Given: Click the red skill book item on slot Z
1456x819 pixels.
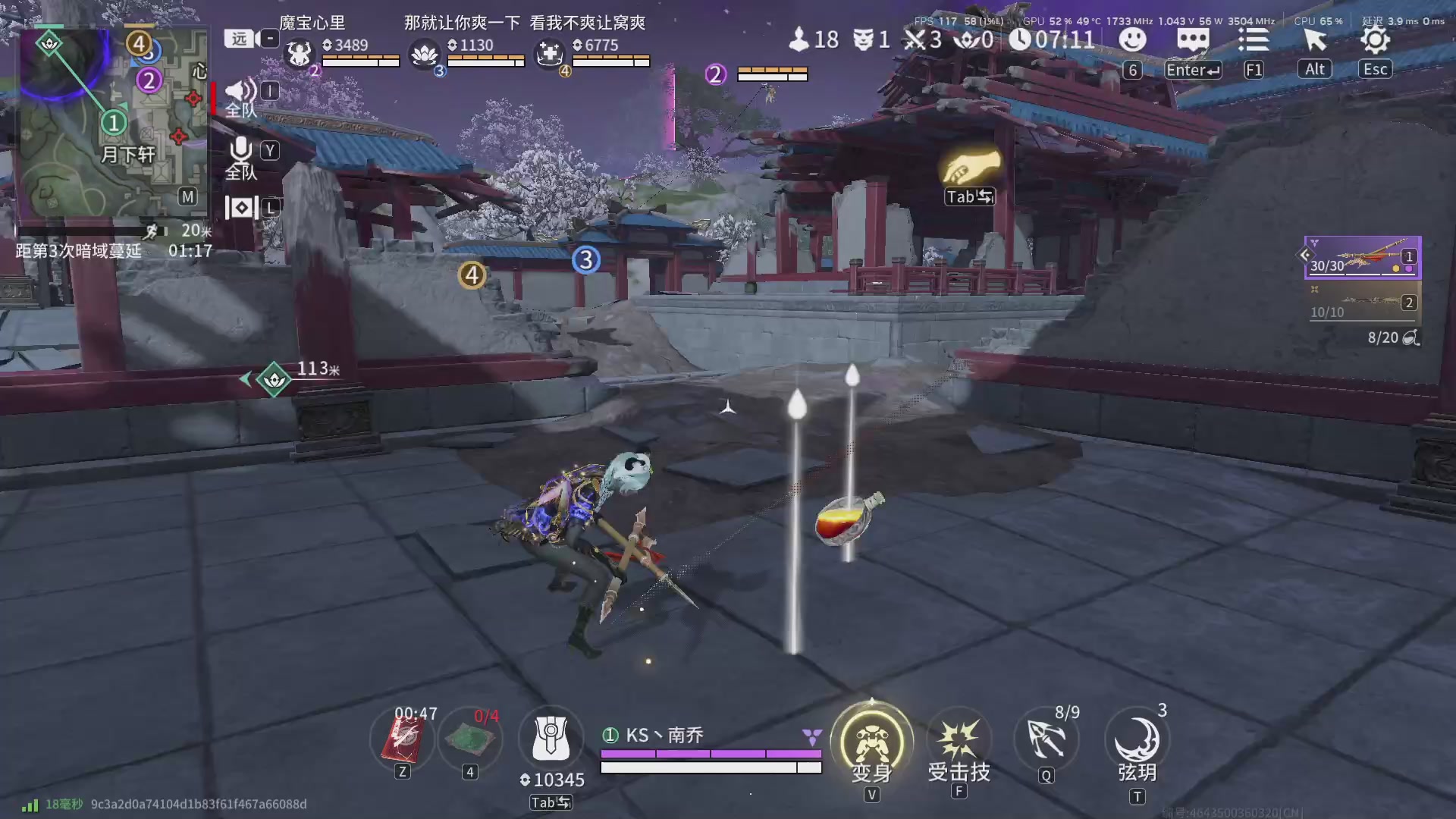Looking at the screenshot, I should pos(402,739).
